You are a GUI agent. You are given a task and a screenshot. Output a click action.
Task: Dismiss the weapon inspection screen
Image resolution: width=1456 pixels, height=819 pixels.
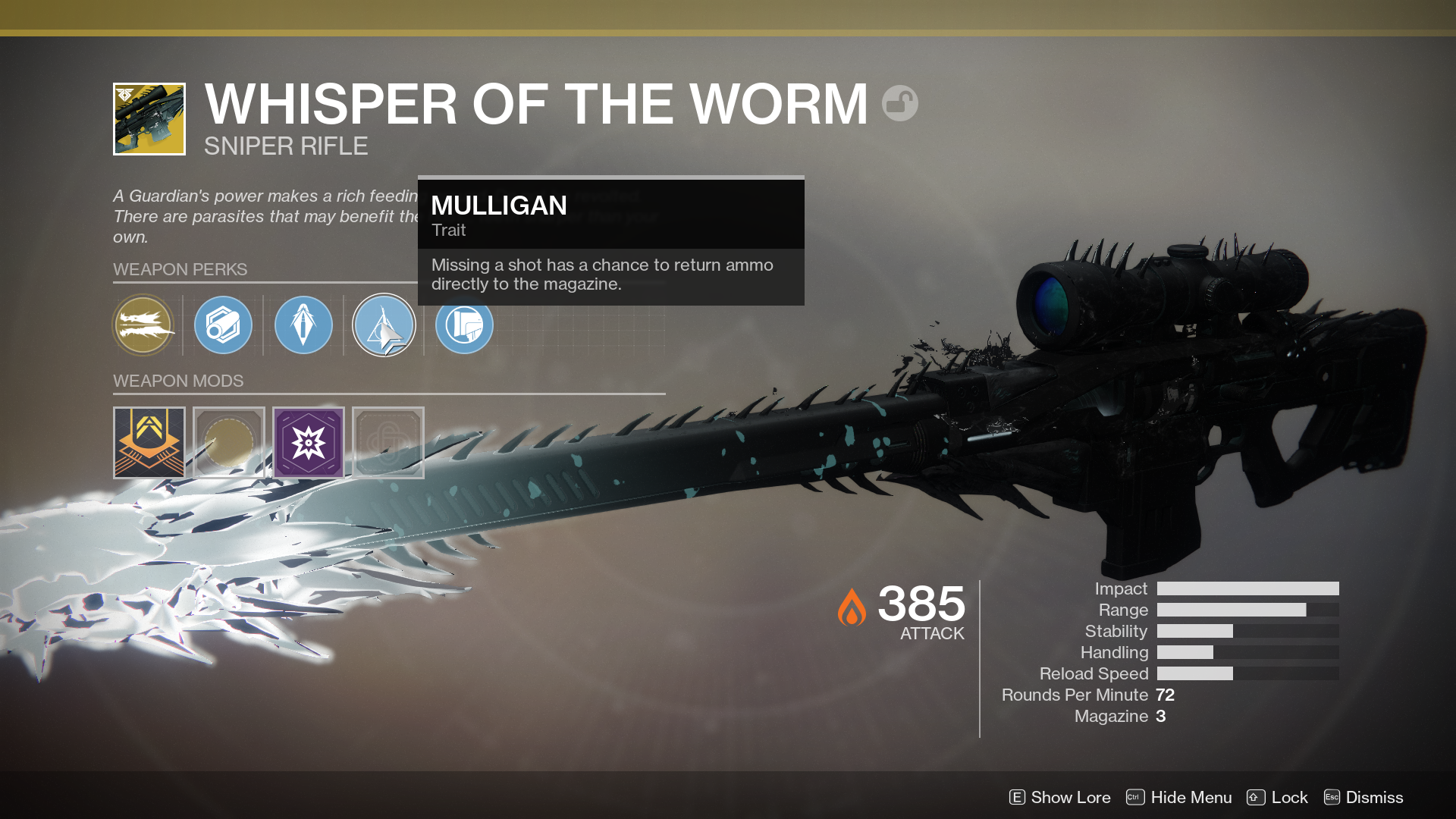point(1363,797)
